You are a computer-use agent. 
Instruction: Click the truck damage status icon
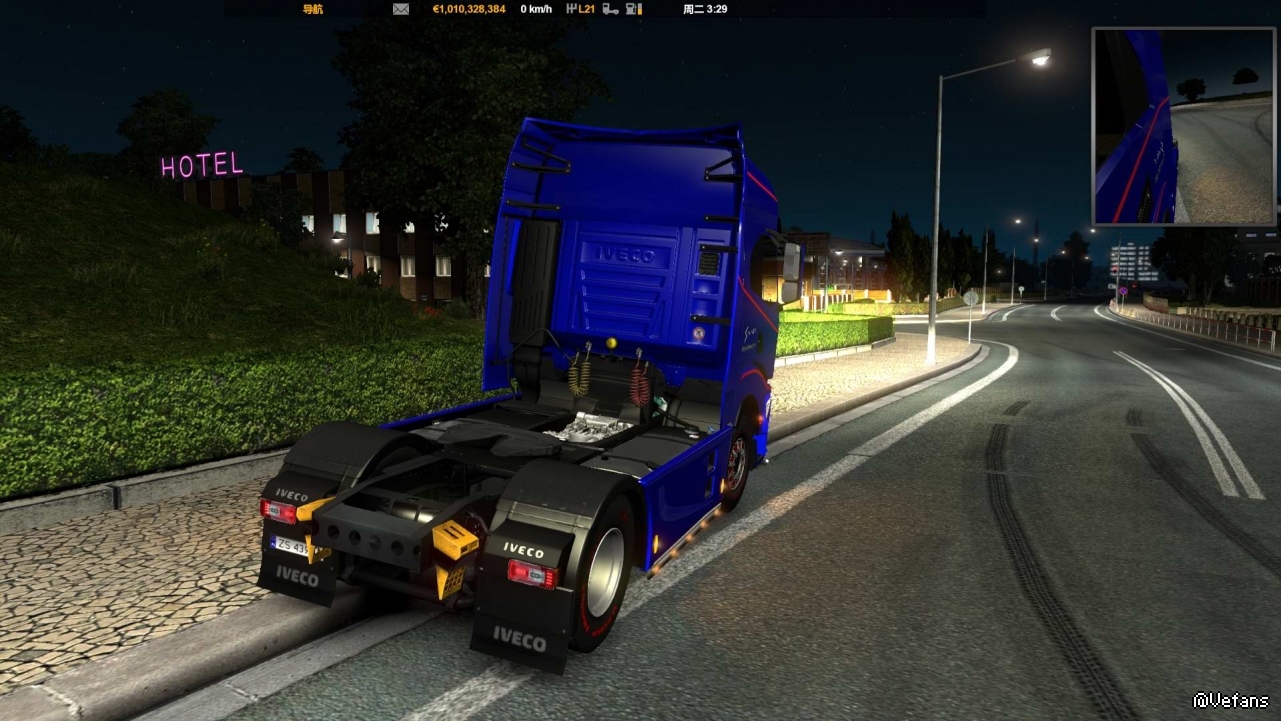[610, 9]
